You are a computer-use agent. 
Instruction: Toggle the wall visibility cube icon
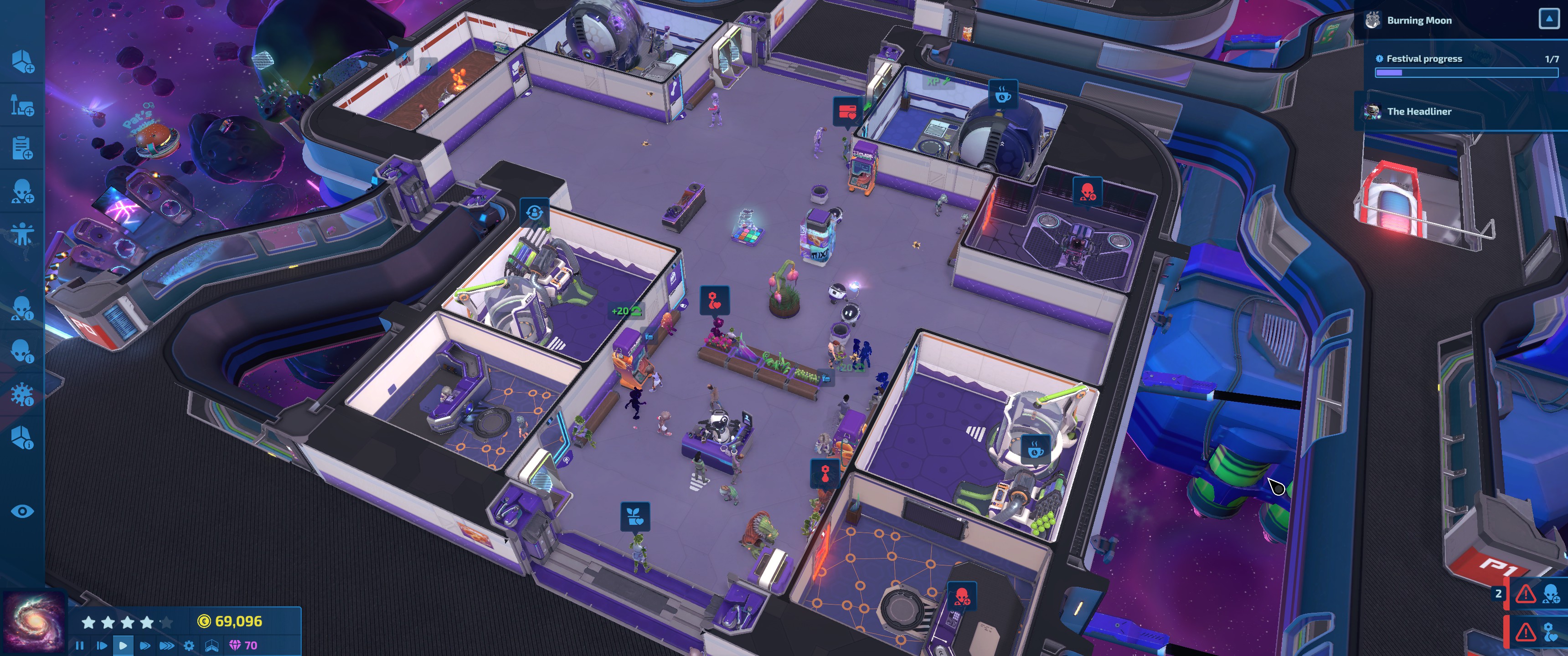(x=212, y=645)
